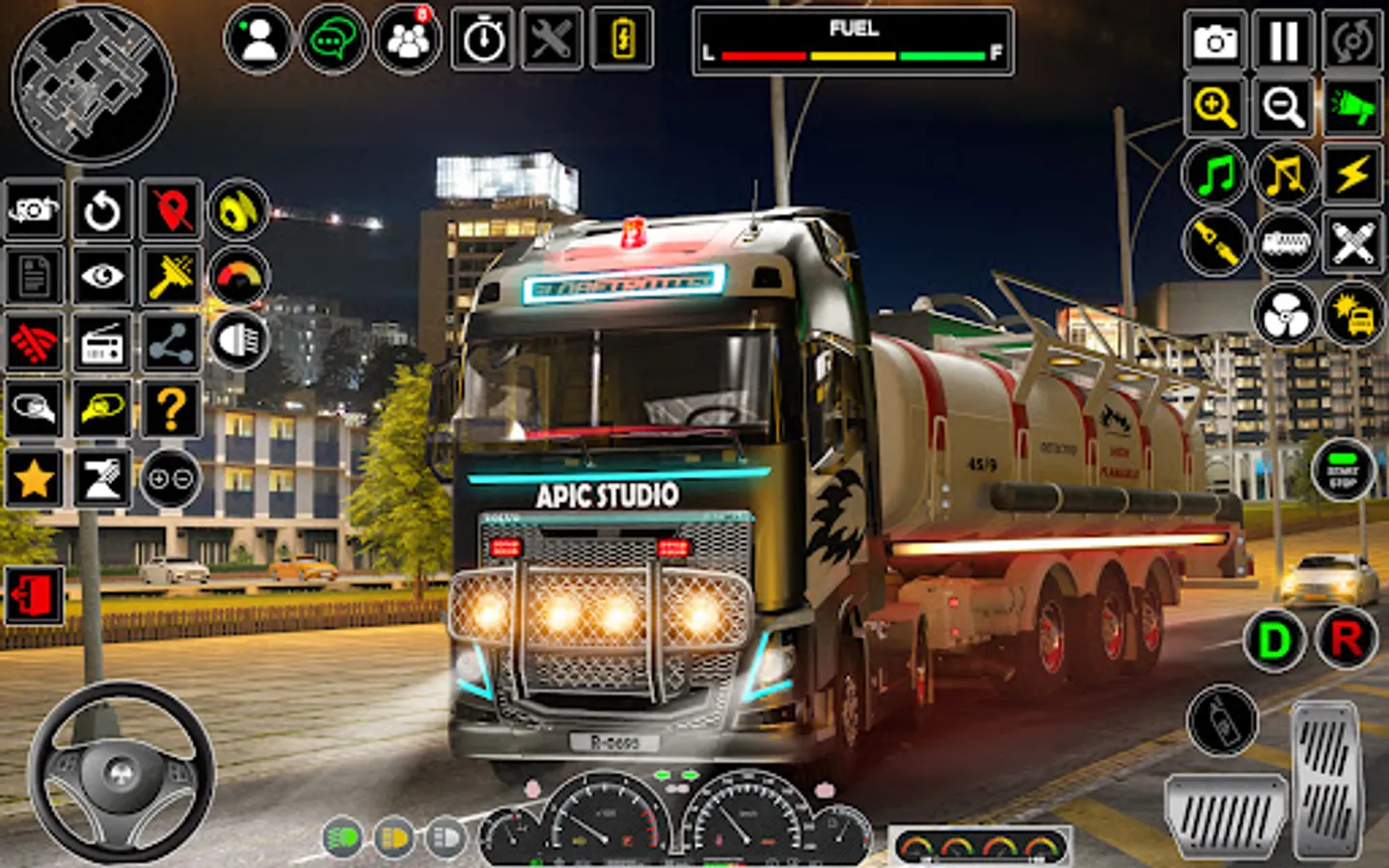Image resolution: width=1389 pixels, height=868 pixels.
Task: Click the green megaphone horn icon
Action: [1352, 106]
